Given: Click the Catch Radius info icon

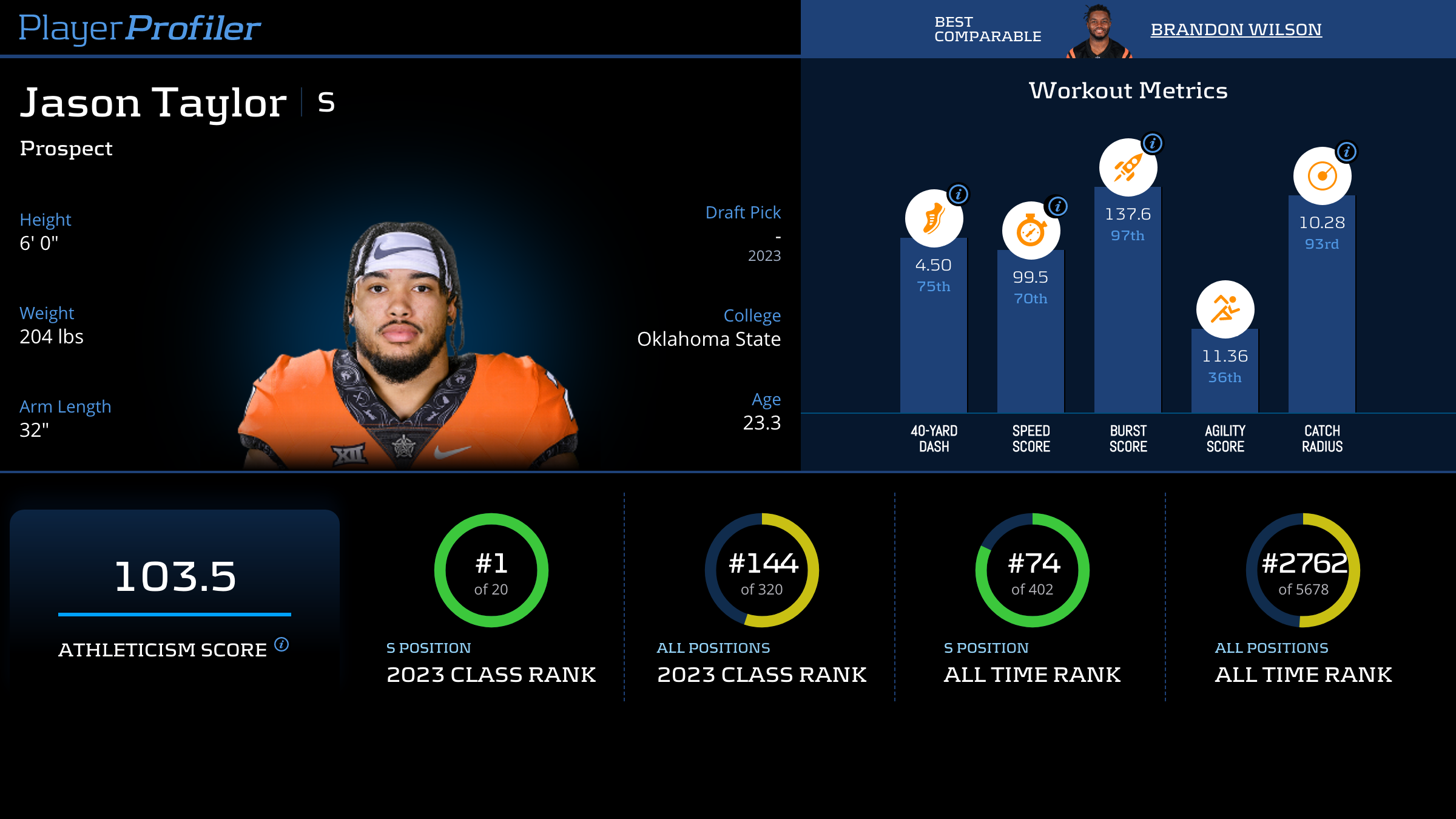Looking at the screenshot, I should coord(1347,152).
